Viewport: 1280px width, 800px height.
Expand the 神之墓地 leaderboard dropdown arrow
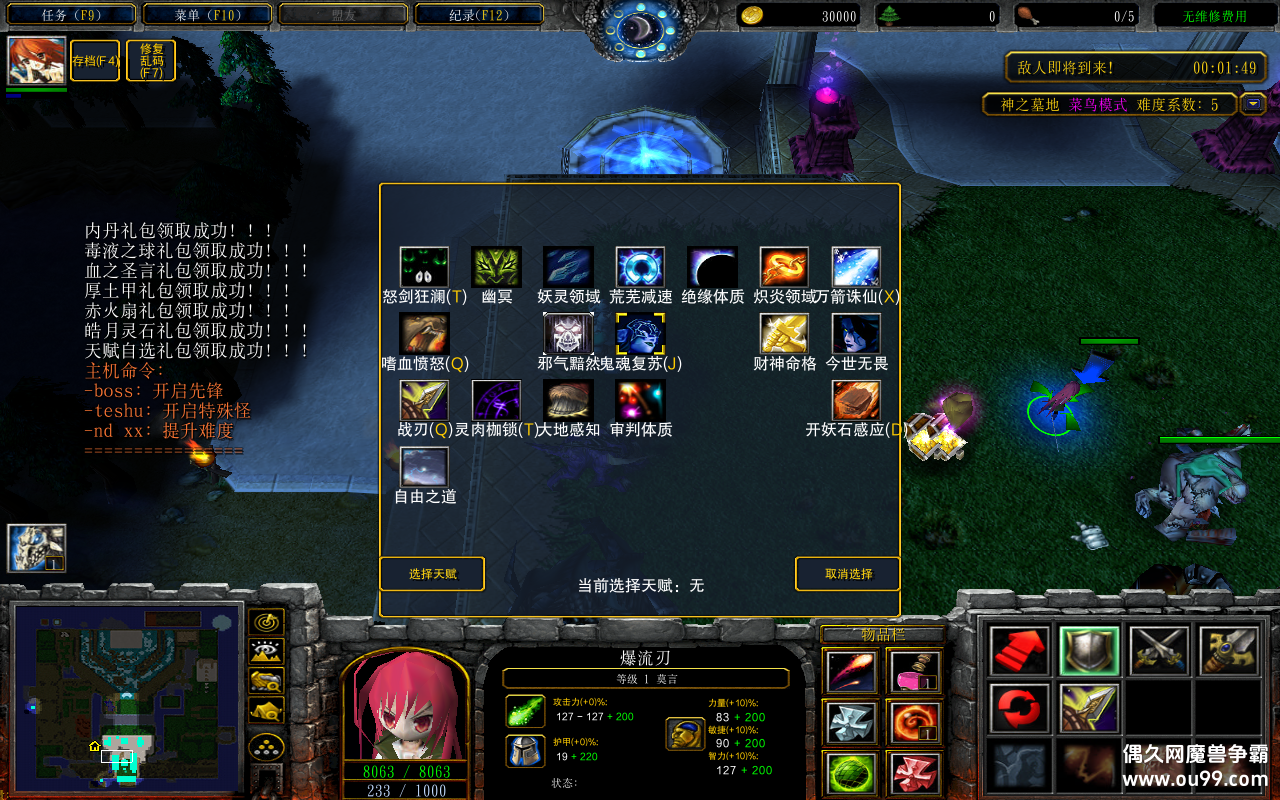point(1253,104)
